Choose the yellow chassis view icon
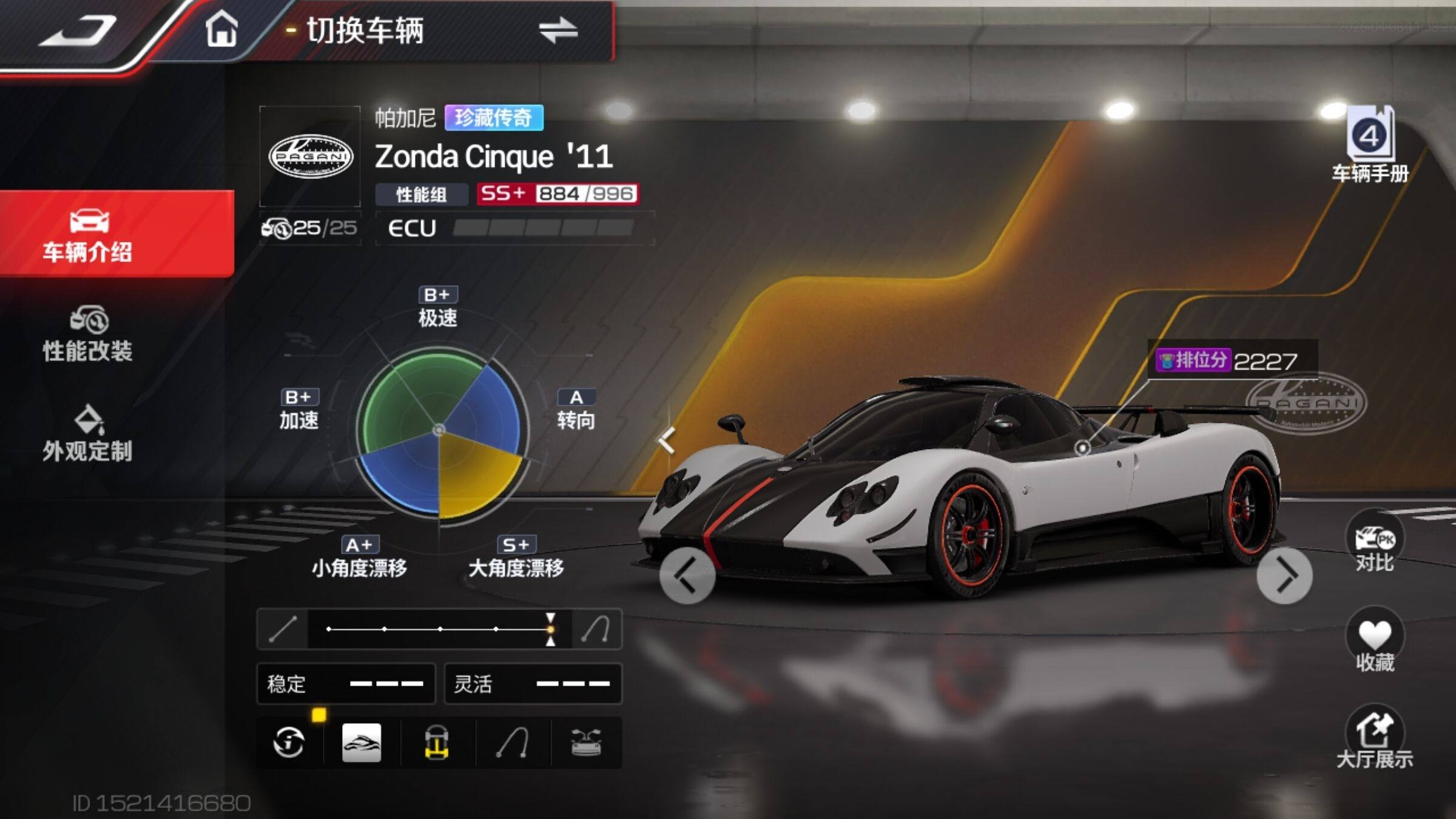 click(437, 742)
